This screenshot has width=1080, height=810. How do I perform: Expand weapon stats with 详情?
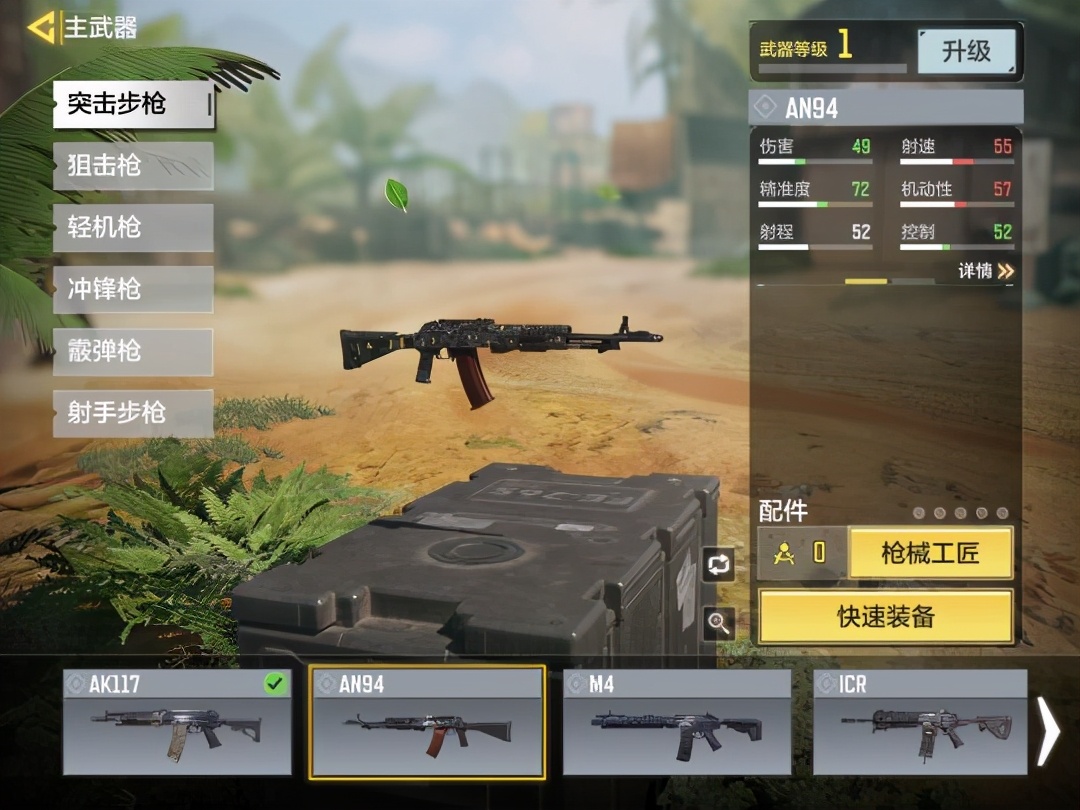[986, 271]
